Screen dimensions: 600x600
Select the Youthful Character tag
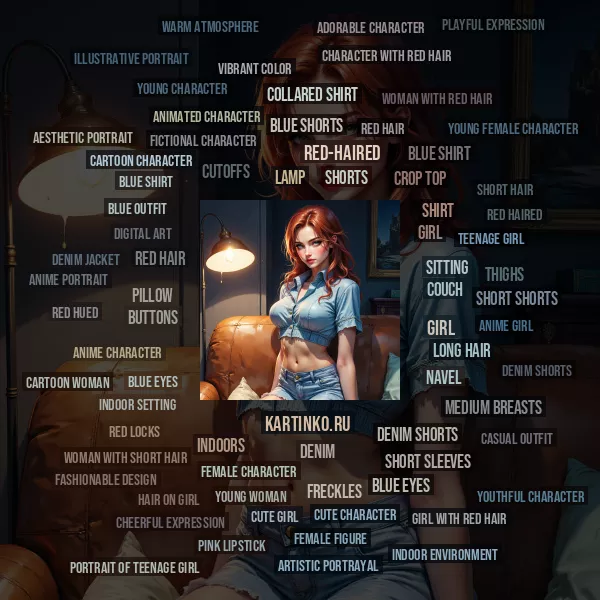tap(530, 497)
